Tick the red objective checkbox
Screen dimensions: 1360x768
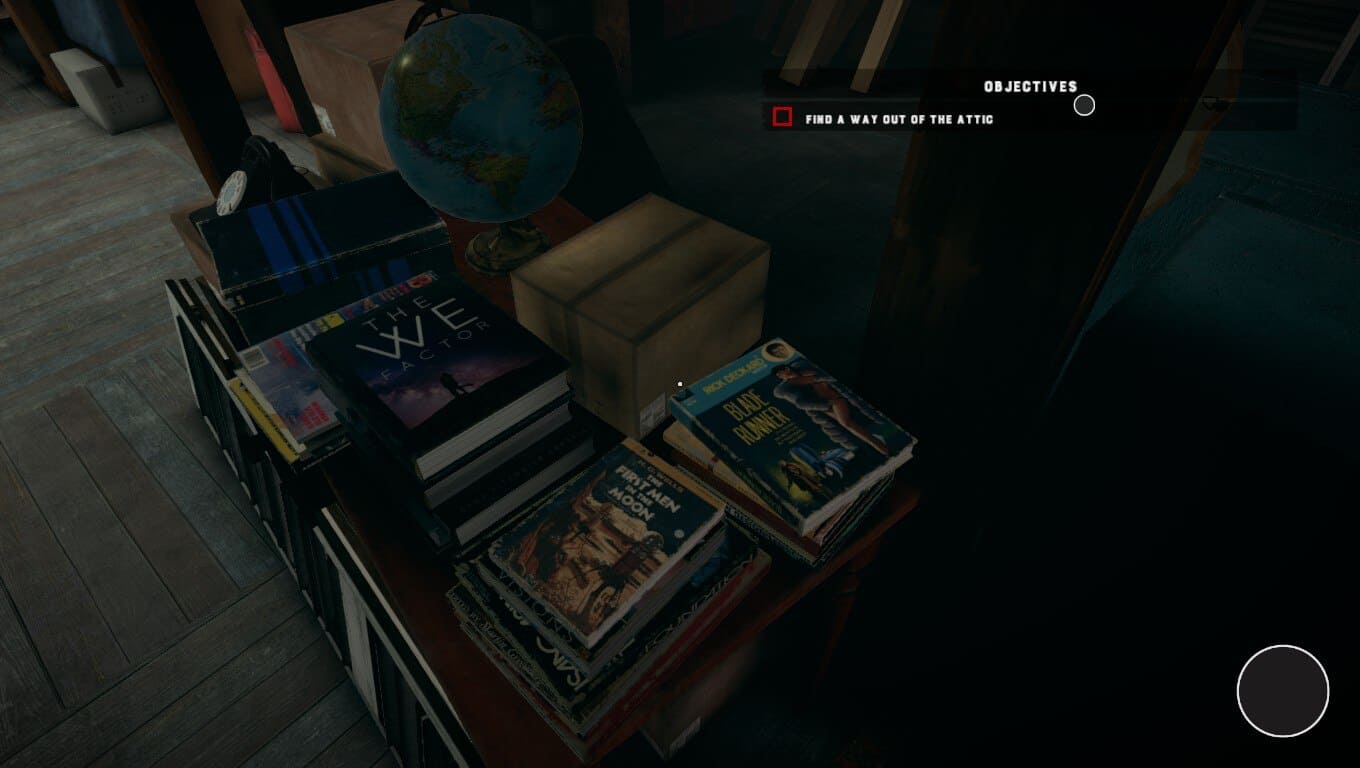tap(782, 118)
